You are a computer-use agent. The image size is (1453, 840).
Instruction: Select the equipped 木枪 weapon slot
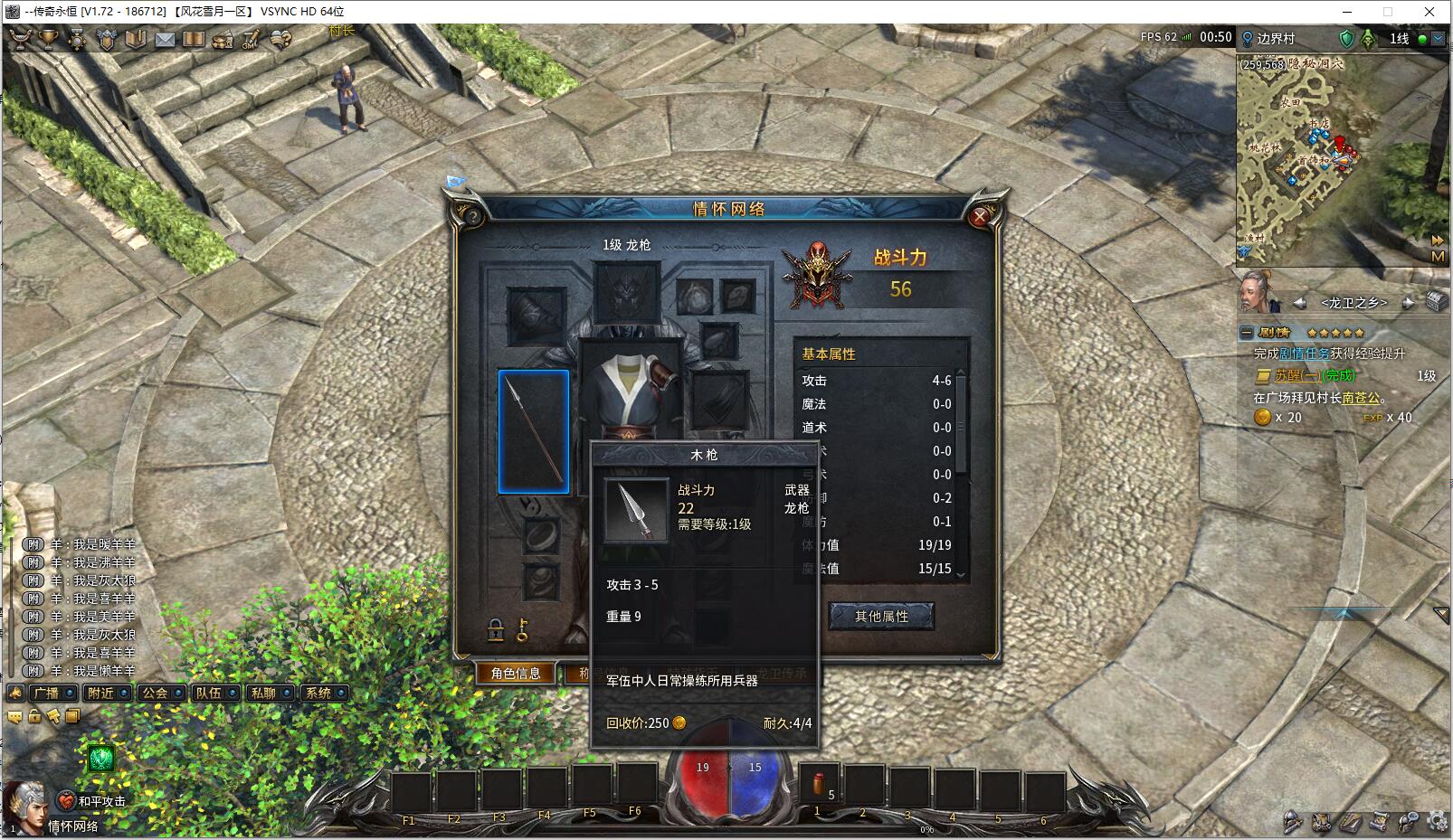534,432
